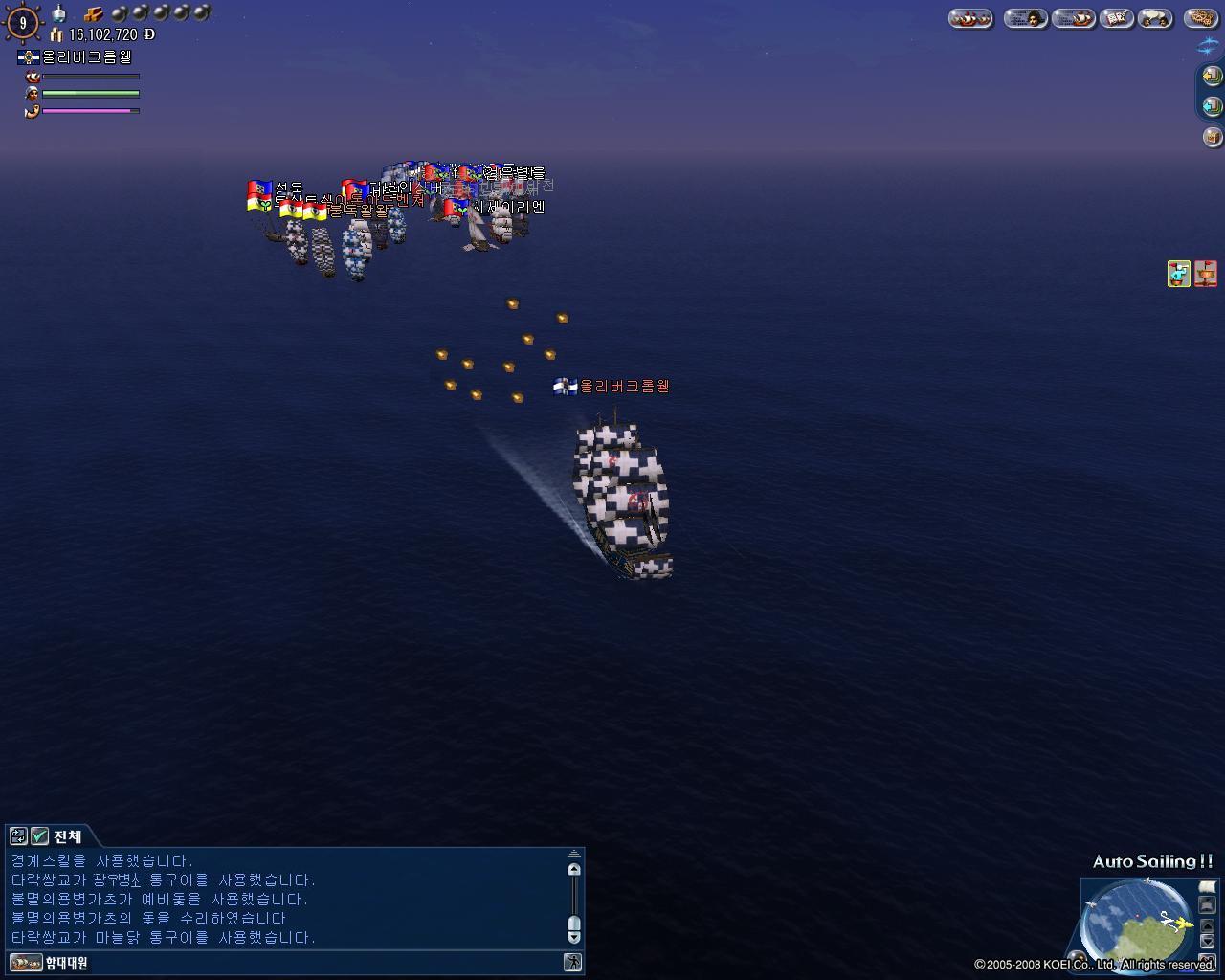Viewport: 1225px width, 980px height.
Task: Open the gear-shaped system settings menu
Action: 1200,18
